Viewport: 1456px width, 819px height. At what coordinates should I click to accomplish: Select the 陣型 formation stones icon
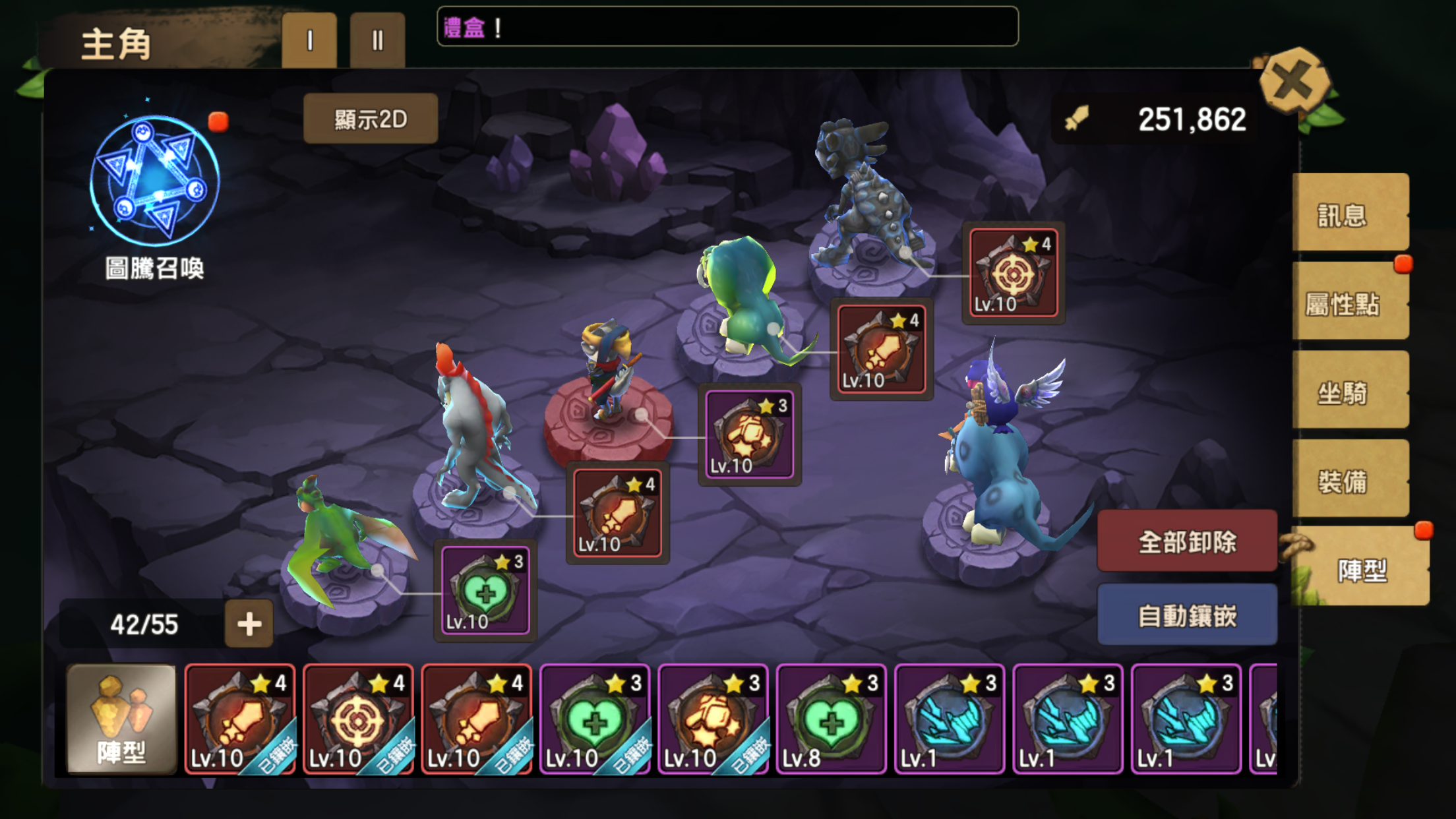tap(121, 719)
